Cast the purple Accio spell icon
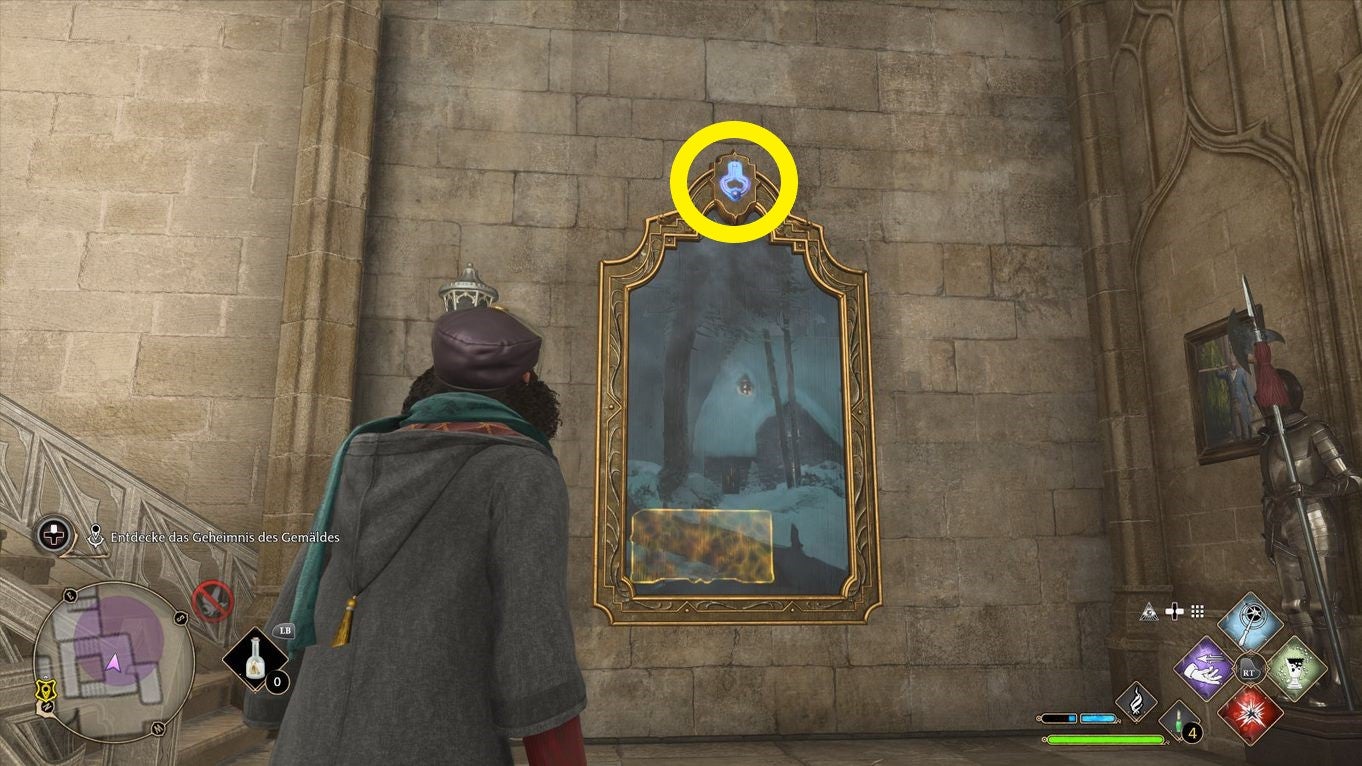 pos(1205,668)
